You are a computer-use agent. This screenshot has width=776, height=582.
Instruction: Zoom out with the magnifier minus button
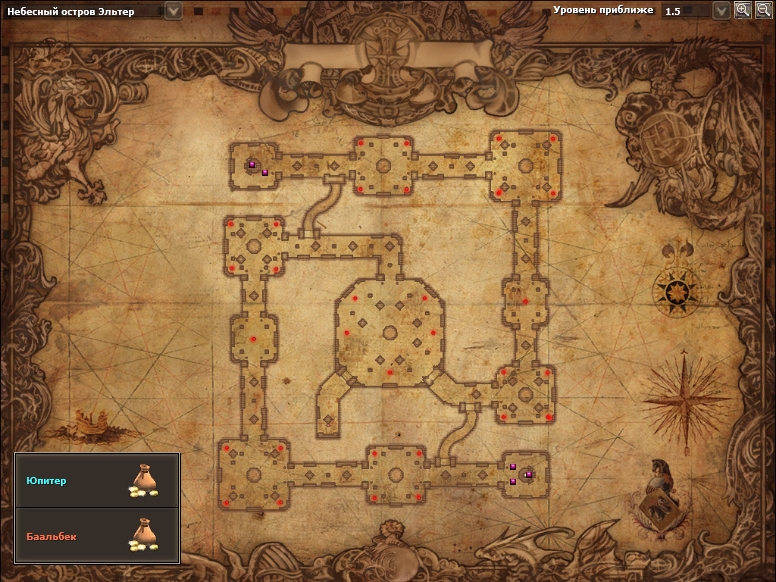(762, 10)
